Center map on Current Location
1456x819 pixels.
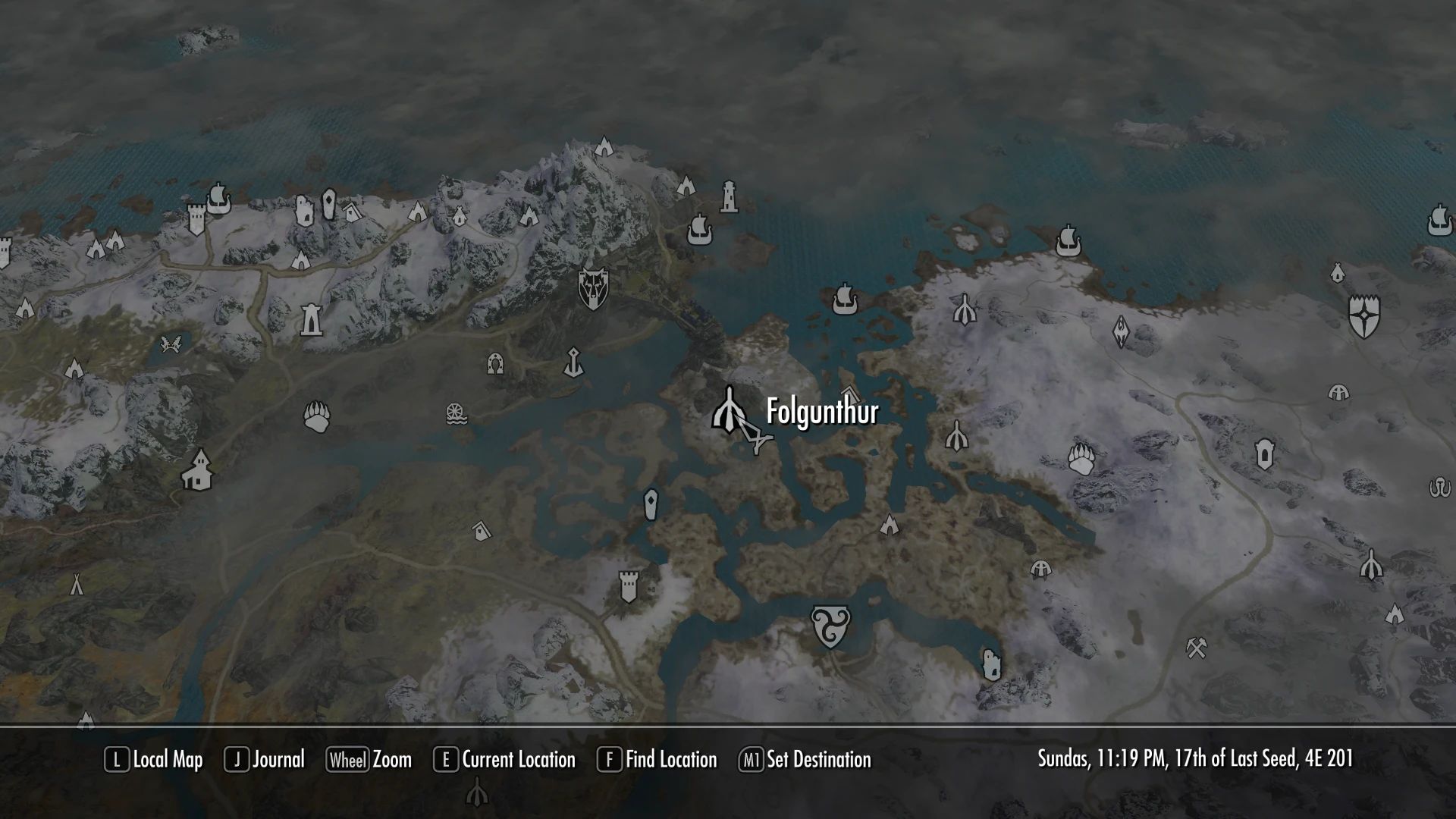click(x=504, y=760)
